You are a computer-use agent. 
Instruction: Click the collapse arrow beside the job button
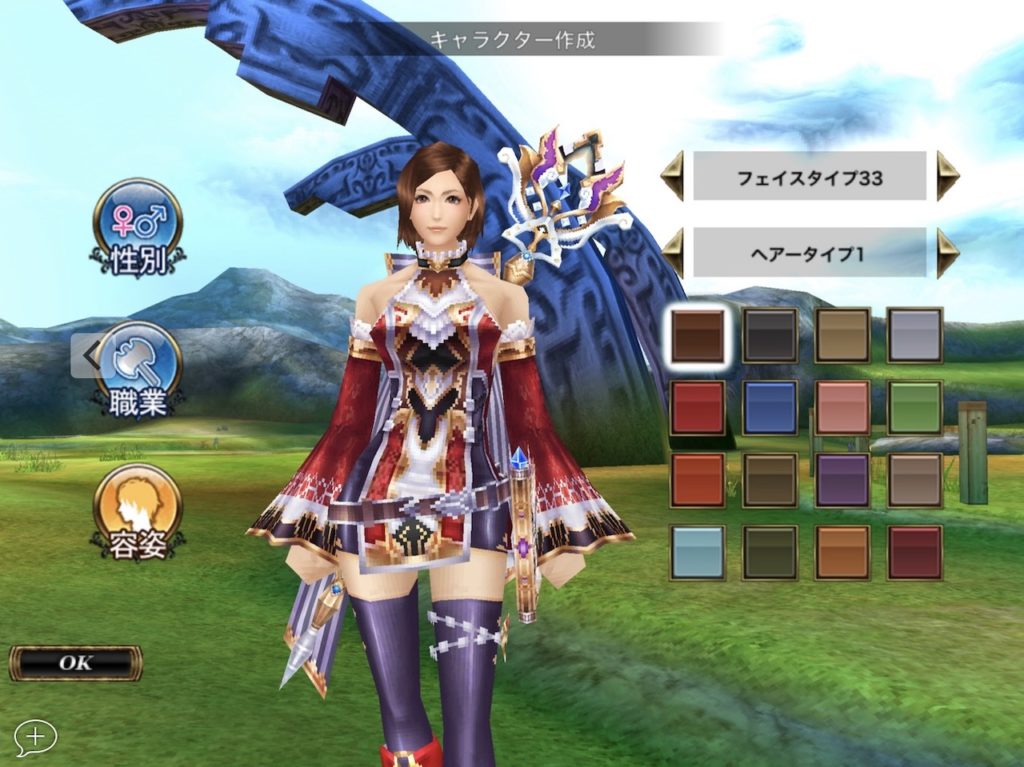coord(87,354)
